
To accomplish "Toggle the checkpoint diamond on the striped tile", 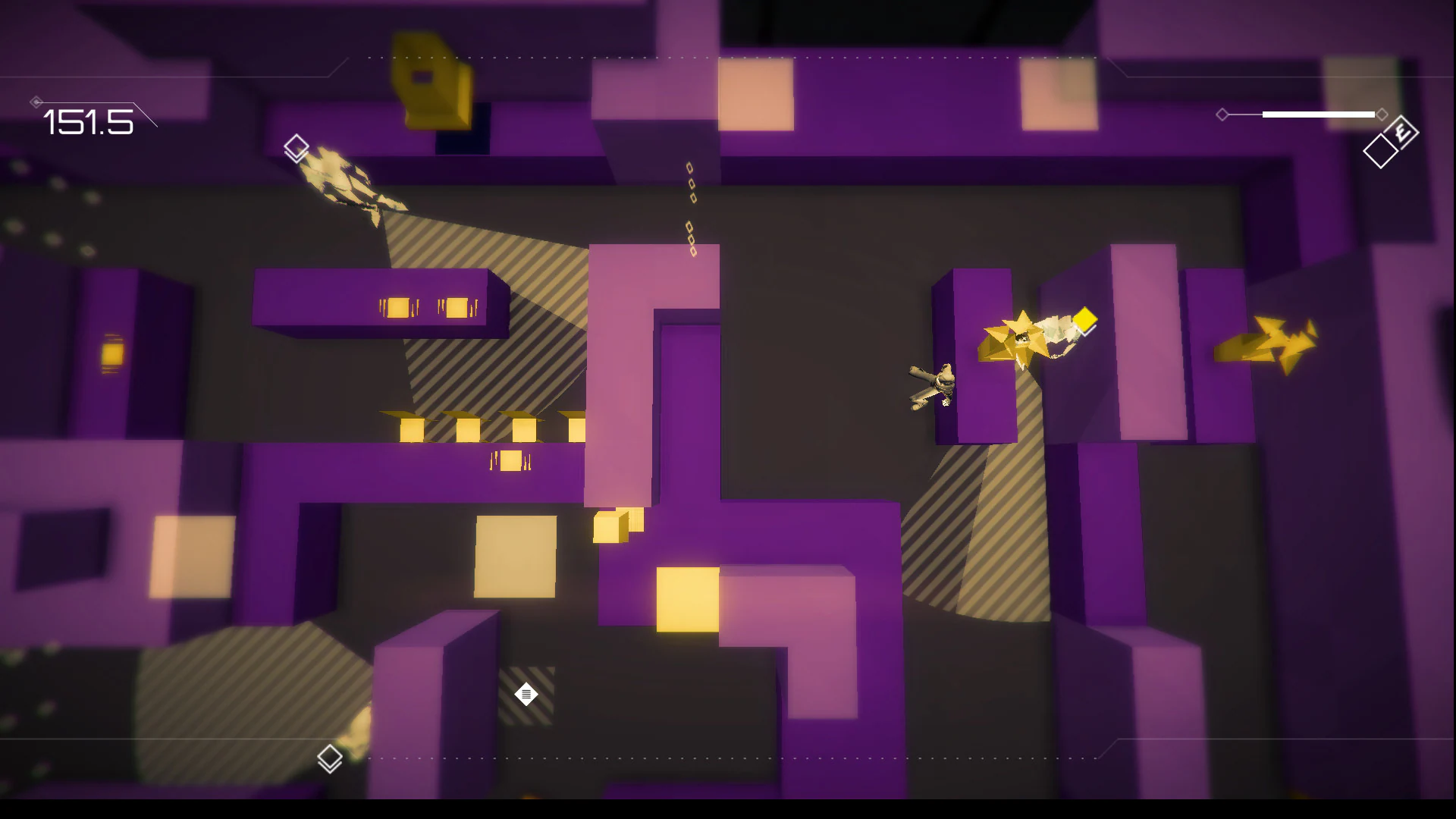I will 526,694.
